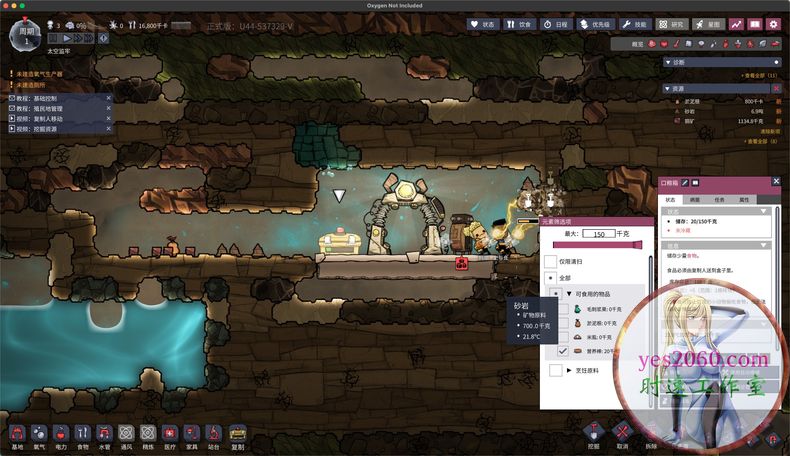
Task: Click the 未建造氧气生产器 warning alert
Action: coord(40,74)
